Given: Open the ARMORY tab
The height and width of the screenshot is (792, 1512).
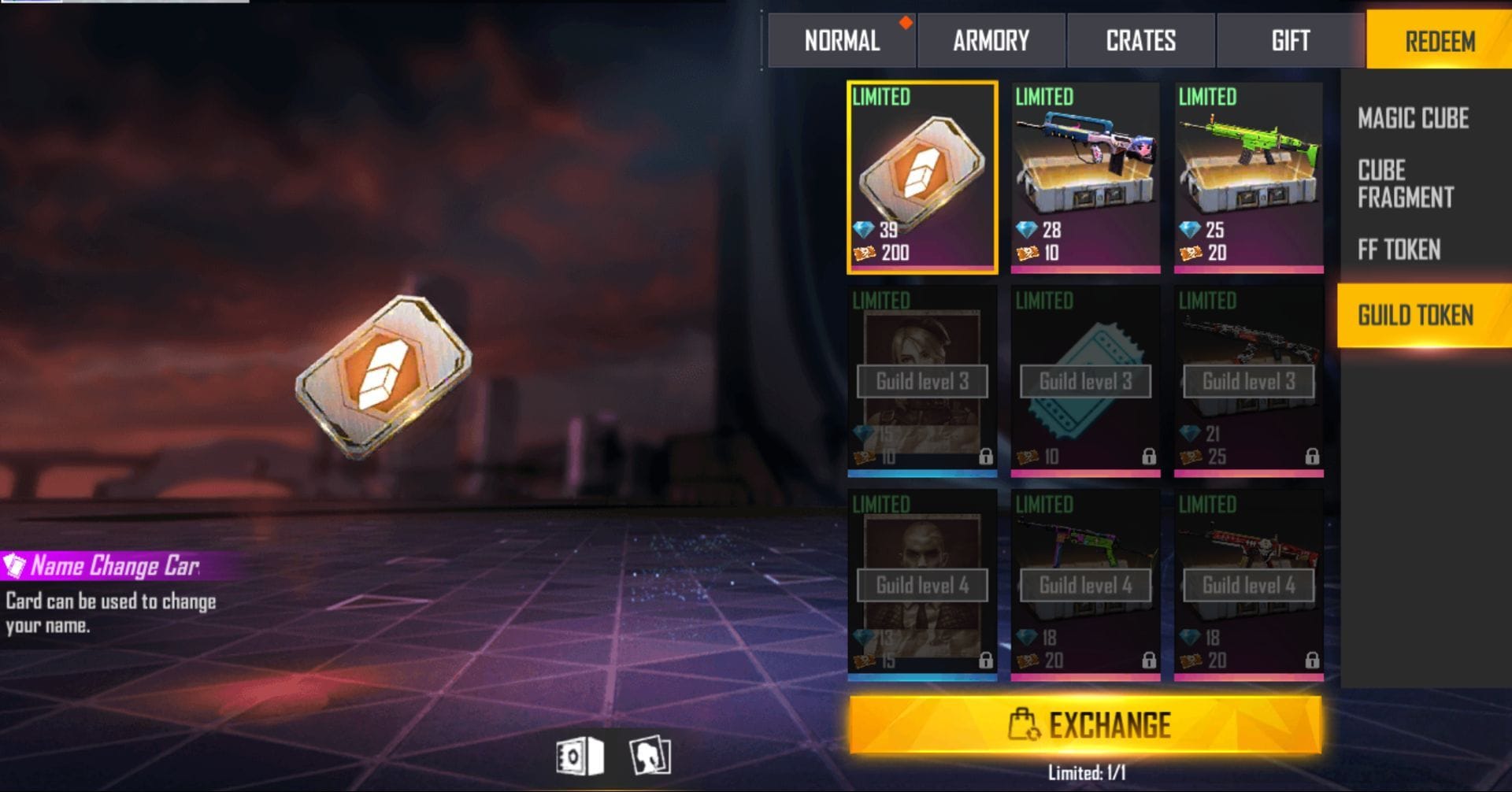Looking at the screenshot, I should point(991,41).
